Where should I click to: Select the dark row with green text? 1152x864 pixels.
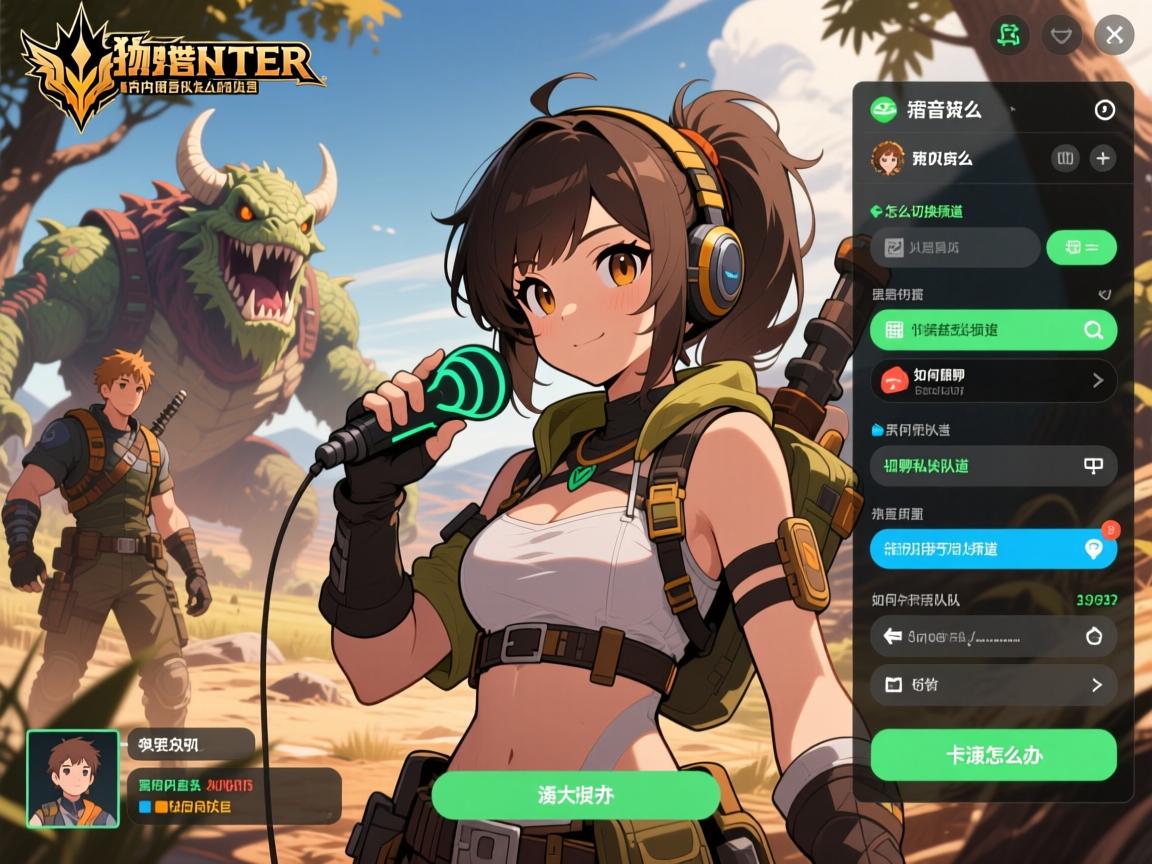point(993,466)
